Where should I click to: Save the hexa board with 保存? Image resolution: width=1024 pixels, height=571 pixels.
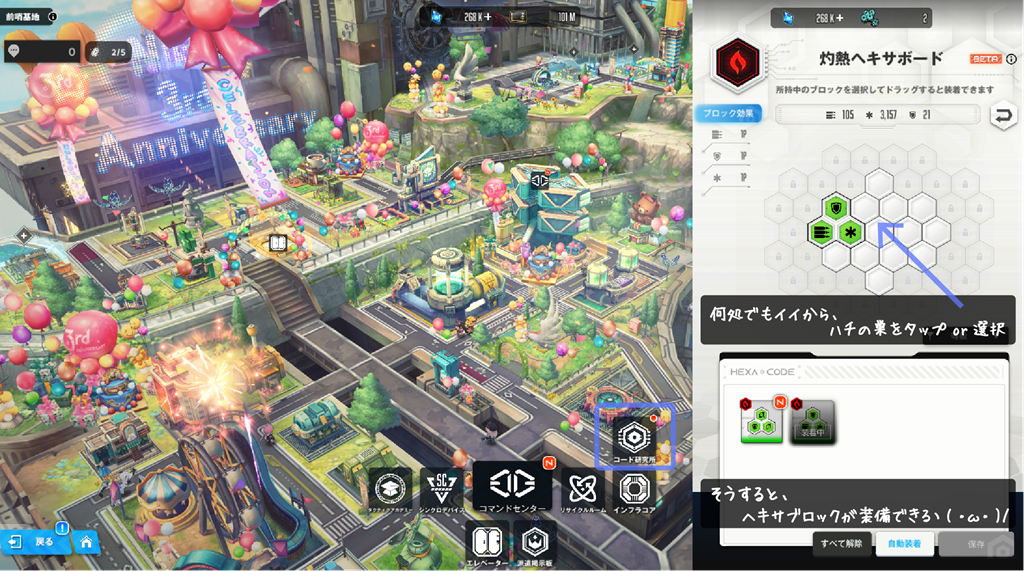tap(976, 544)
